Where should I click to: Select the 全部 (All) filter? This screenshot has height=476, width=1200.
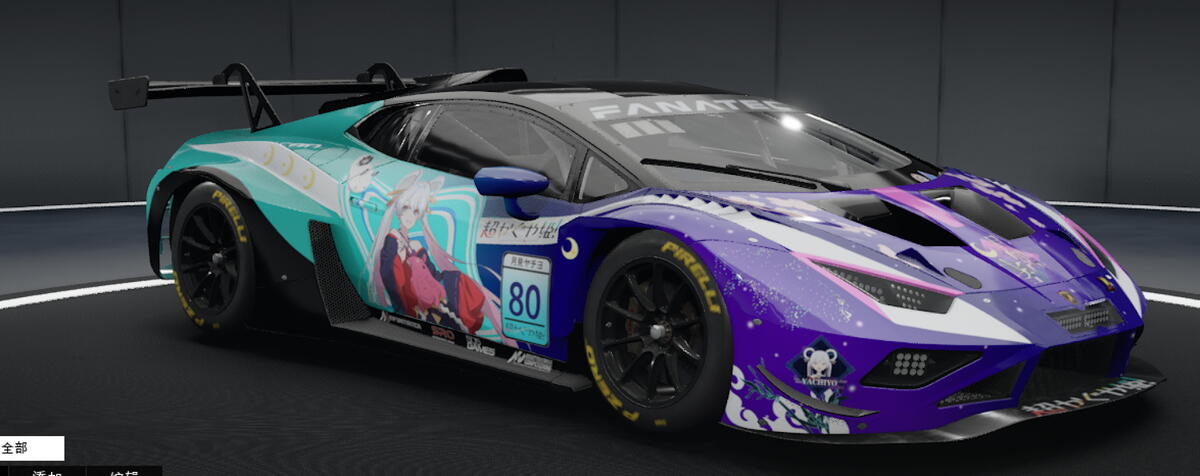(x=31, y=448)
